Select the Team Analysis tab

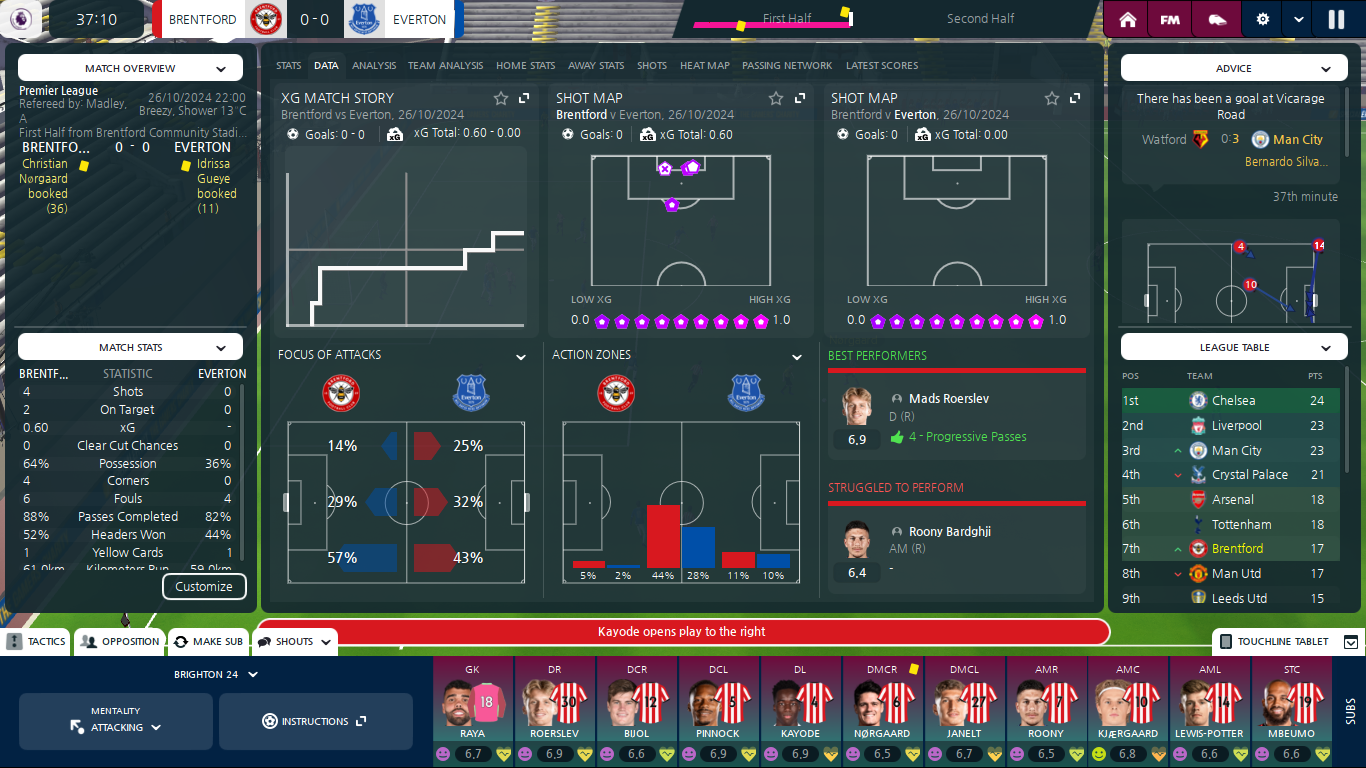[445, 66]
